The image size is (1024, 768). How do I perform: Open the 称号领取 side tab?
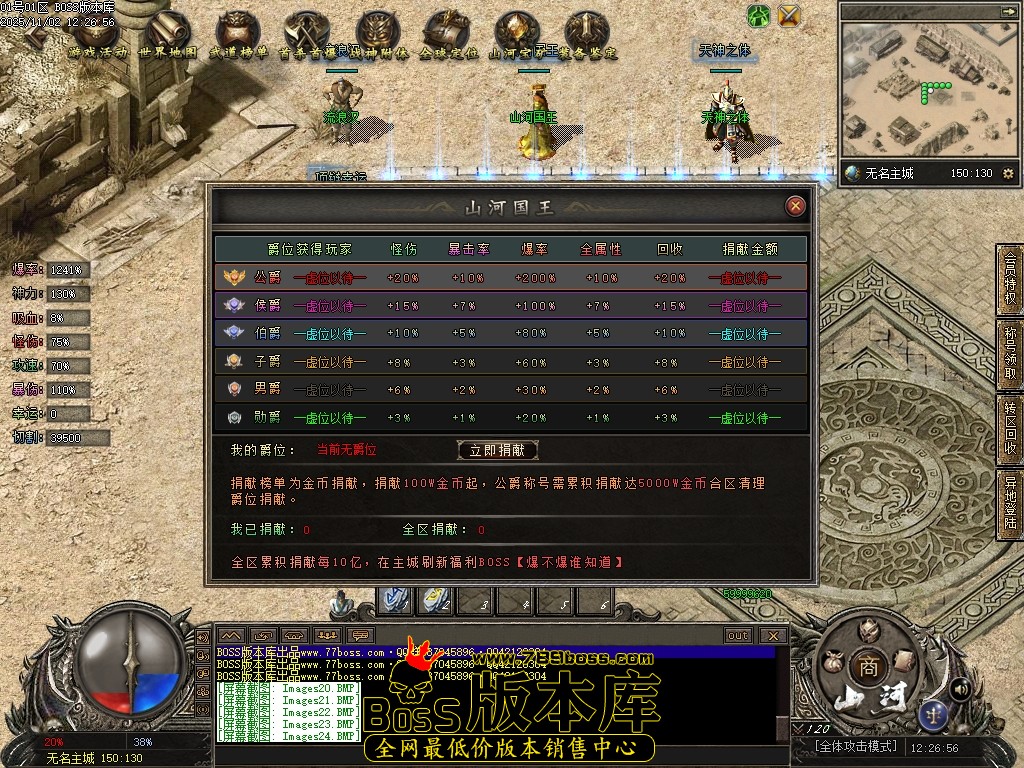(x=1010, y=352)
